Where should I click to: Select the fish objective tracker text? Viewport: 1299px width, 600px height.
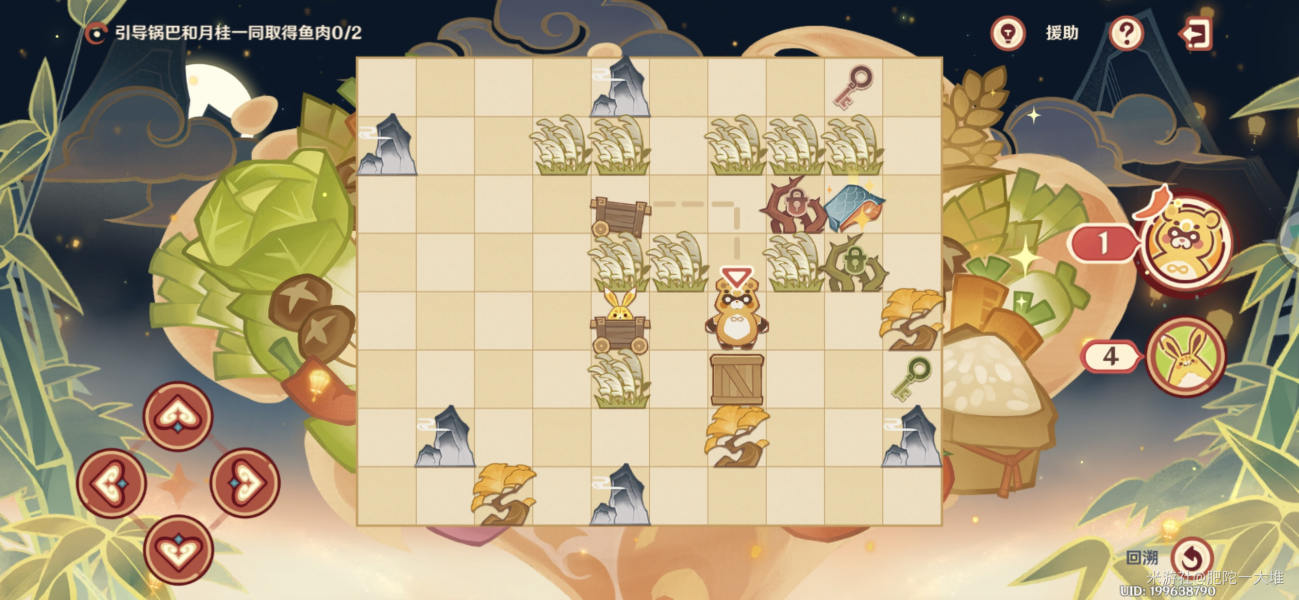pos(237,33)
